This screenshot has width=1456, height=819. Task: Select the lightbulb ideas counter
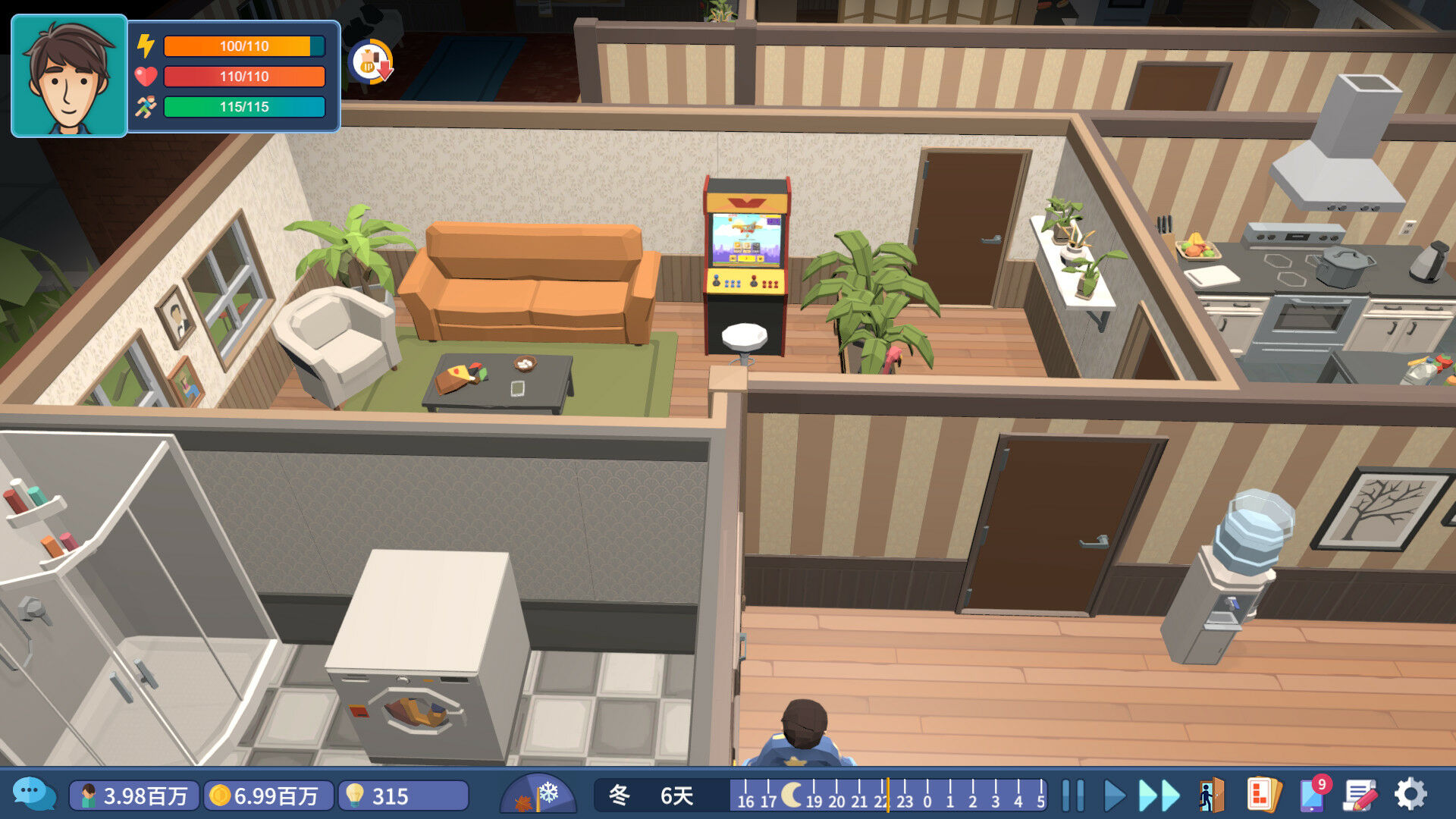pos(403,795)
